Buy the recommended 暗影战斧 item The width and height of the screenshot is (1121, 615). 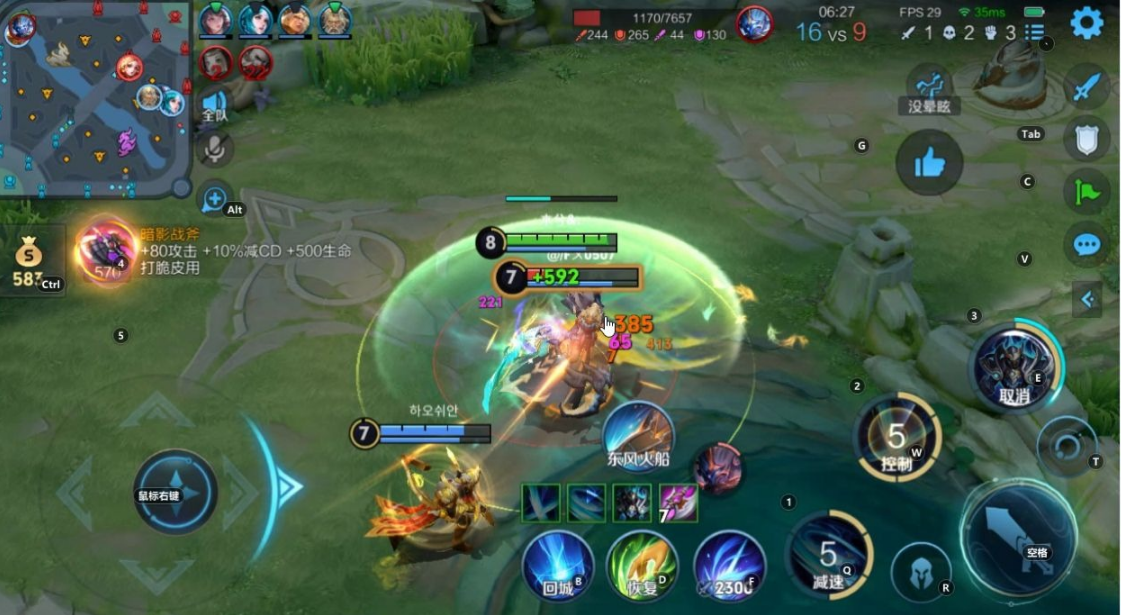click(x=107, y=249)
